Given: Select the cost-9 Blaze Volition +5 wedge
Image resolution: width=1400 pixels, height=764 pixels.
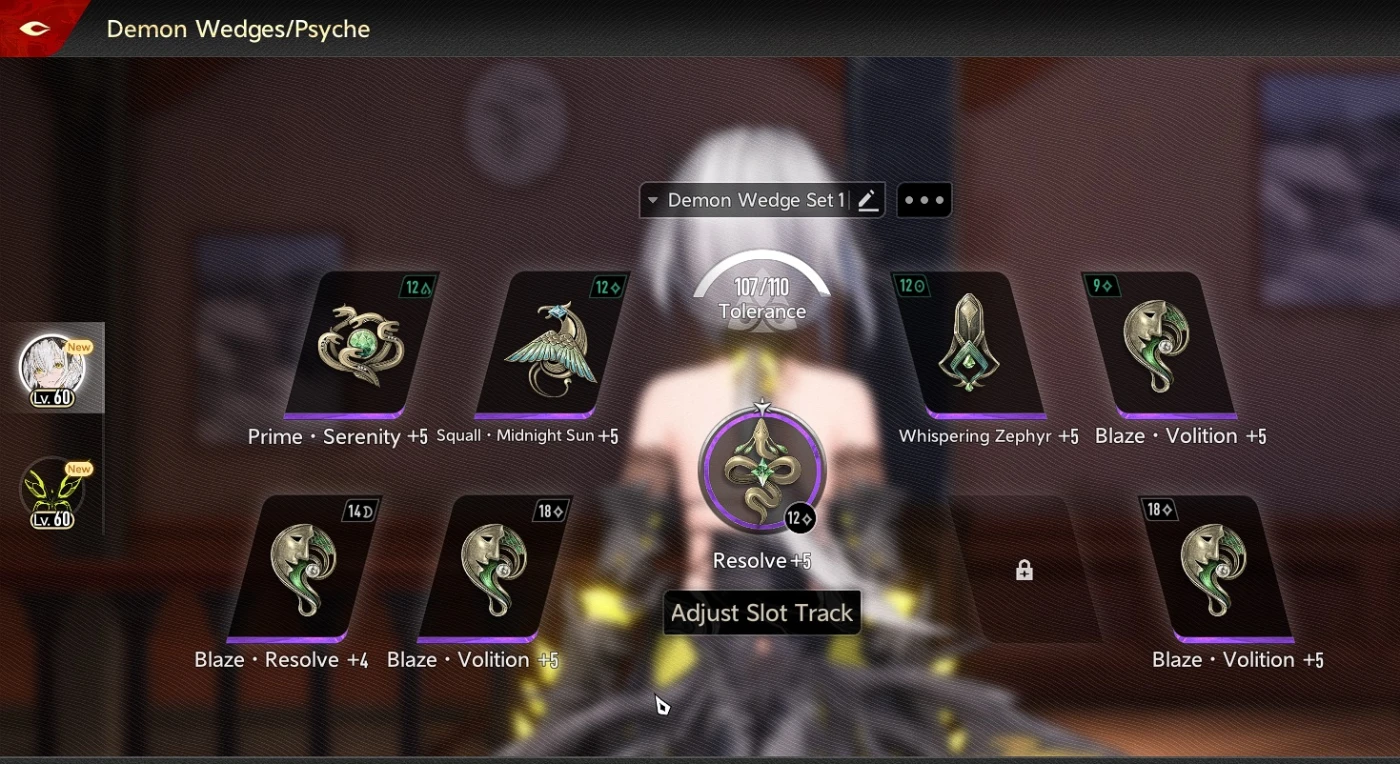Looking at the screenshot, I should tap(1158, 344).
